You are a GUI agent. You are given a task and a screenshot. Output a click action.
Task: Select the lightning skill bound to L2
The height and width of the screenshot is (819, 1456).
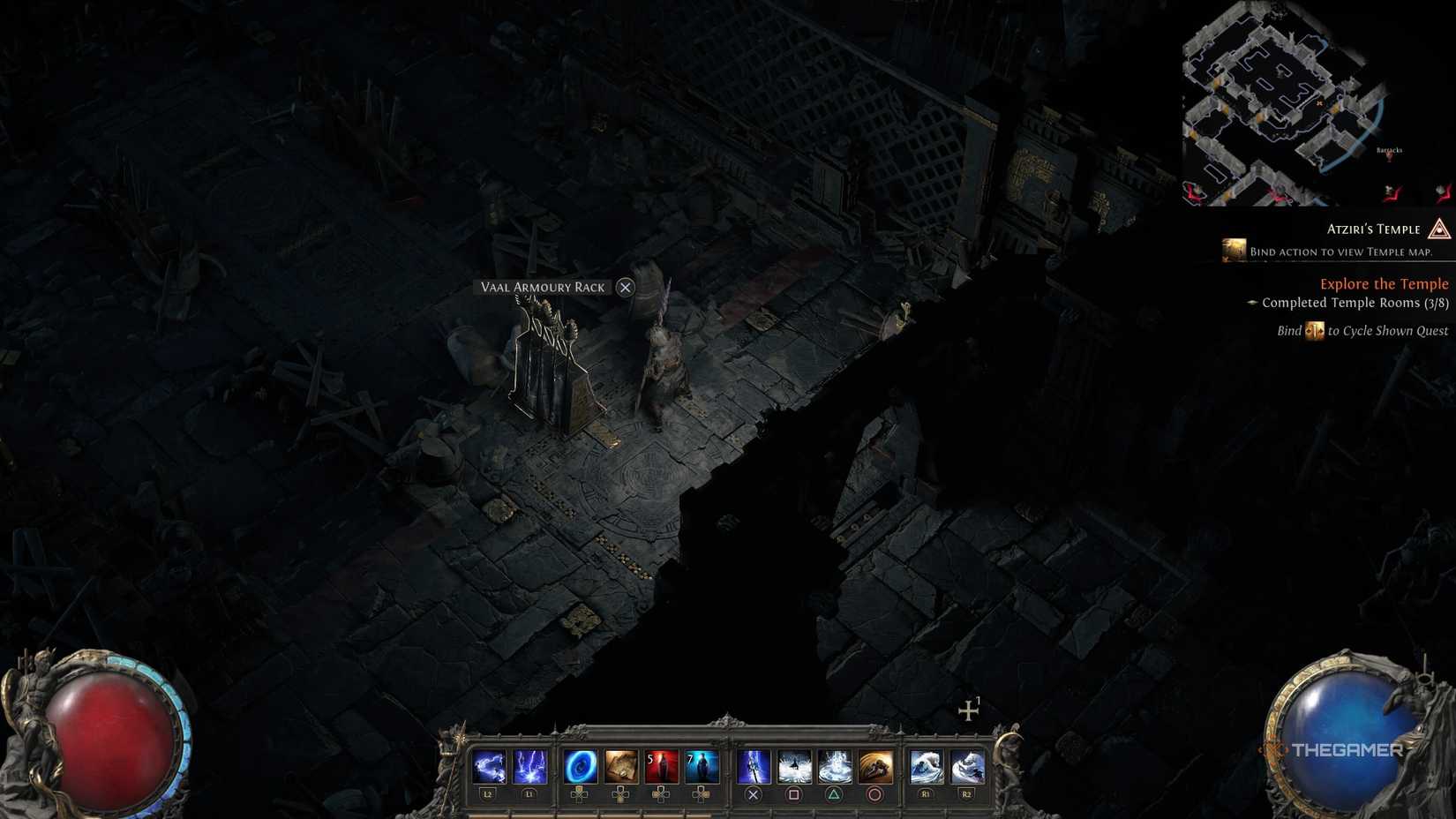(489, 765)
